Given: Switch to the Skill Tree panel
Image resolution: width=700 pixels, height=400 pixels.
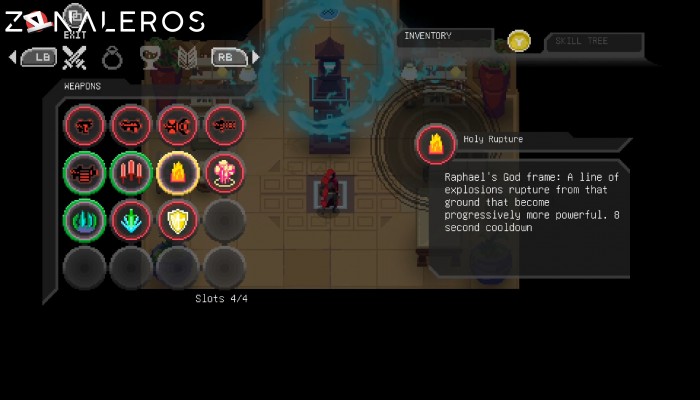Looking at the screenshot, I should pos(594,41).
